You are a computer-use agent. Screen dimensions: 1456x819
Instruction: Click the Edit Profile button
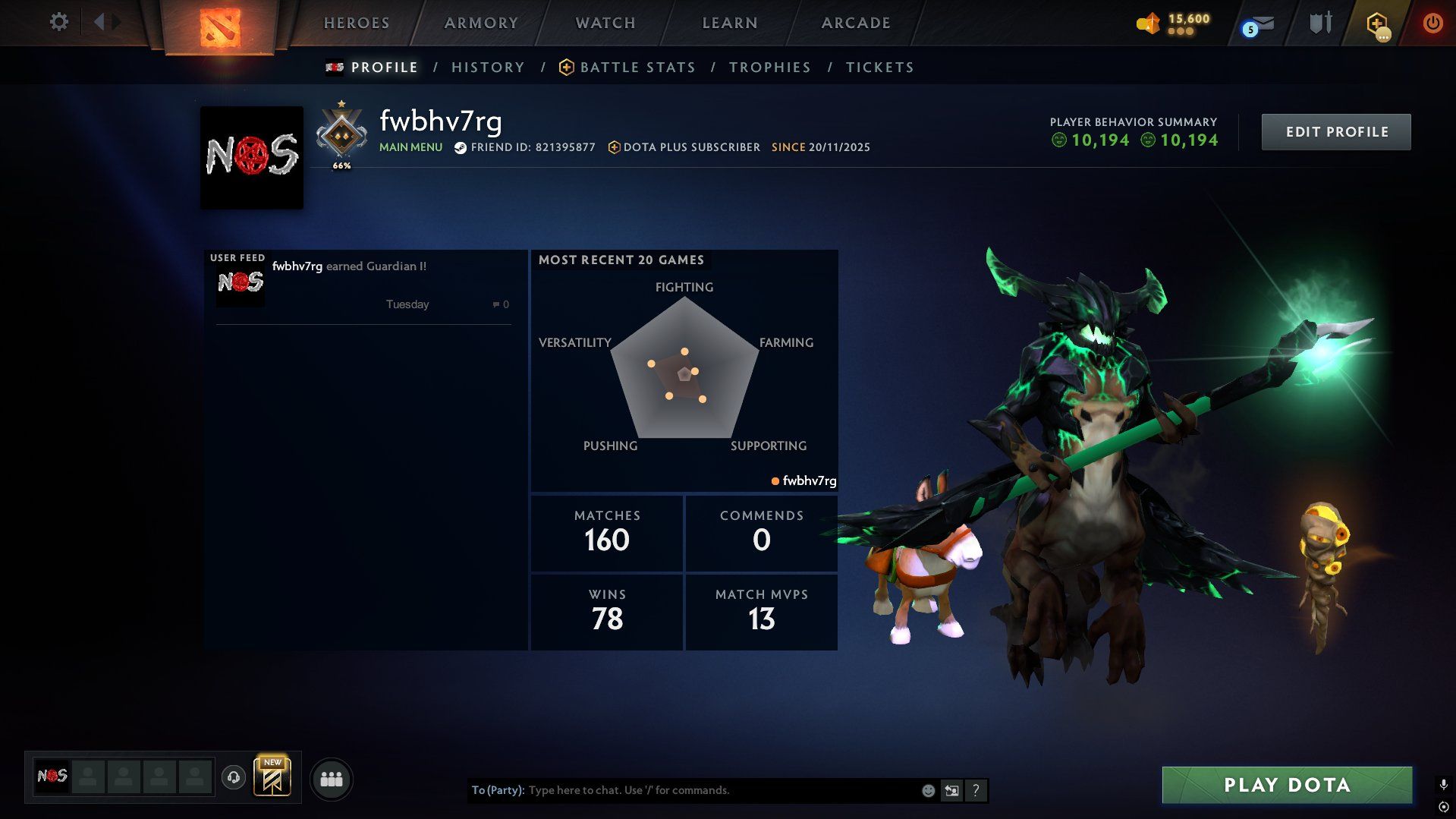point(1336,132)
